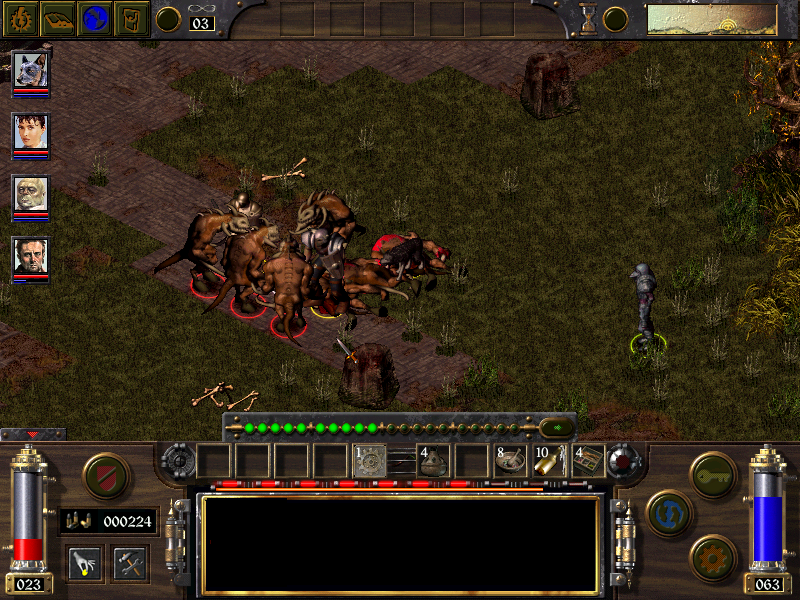Open the world map globe

tap(95, 18)
